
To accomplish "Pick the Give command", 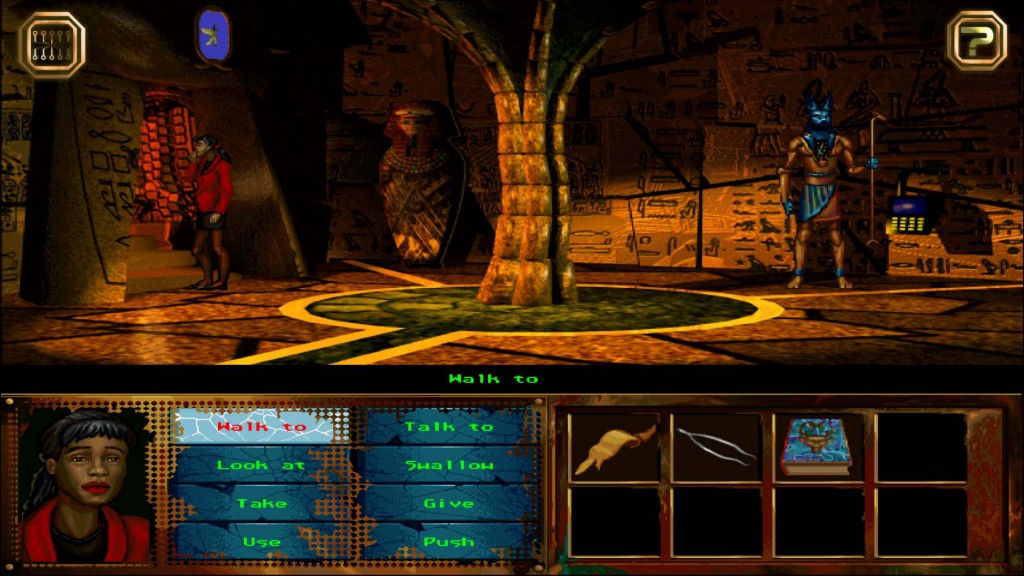I will coord(448,503).
